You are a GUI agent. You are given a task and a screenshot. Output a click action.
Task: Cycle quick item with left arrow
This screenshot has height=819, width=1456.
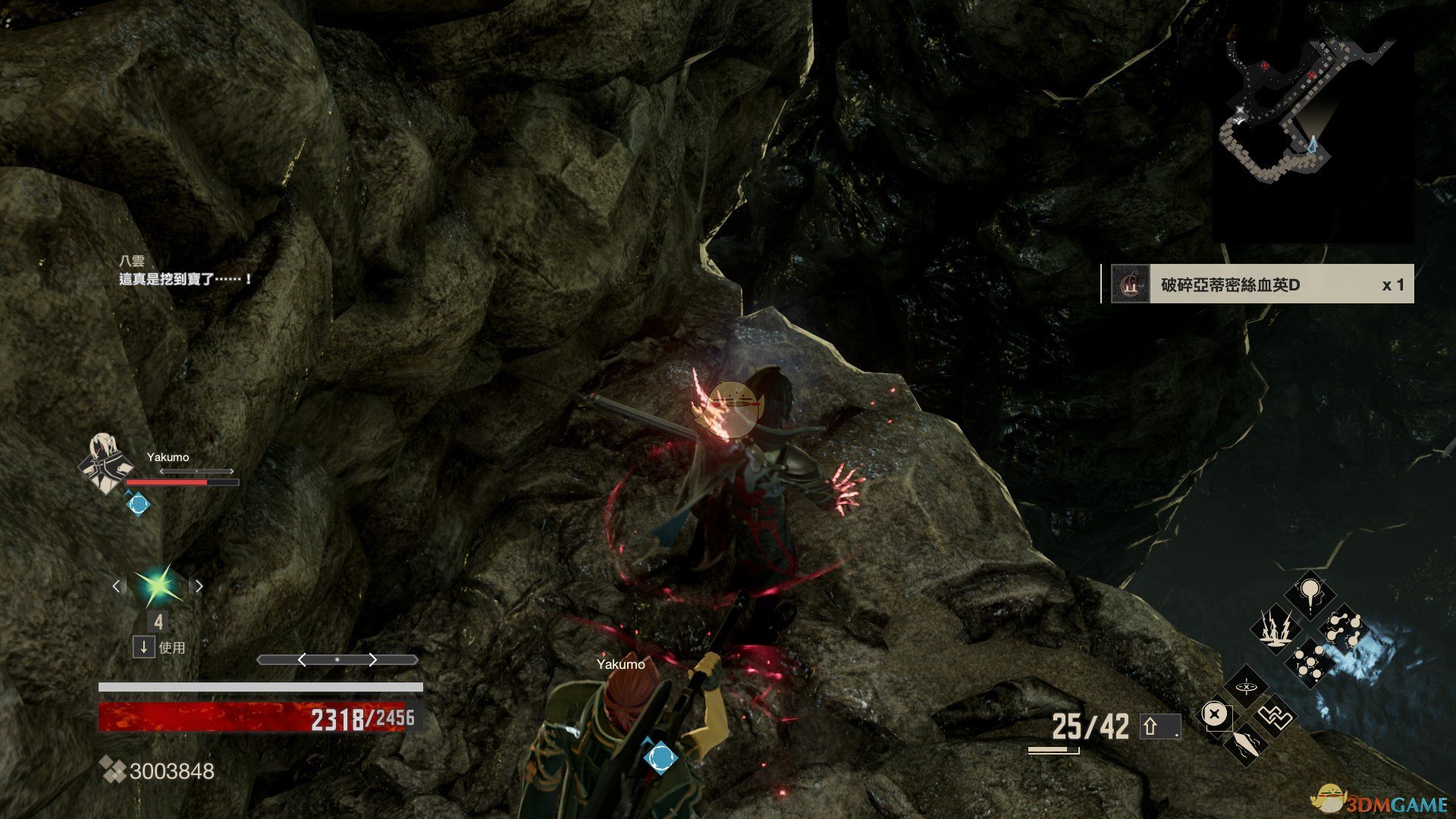click(116, 586)
